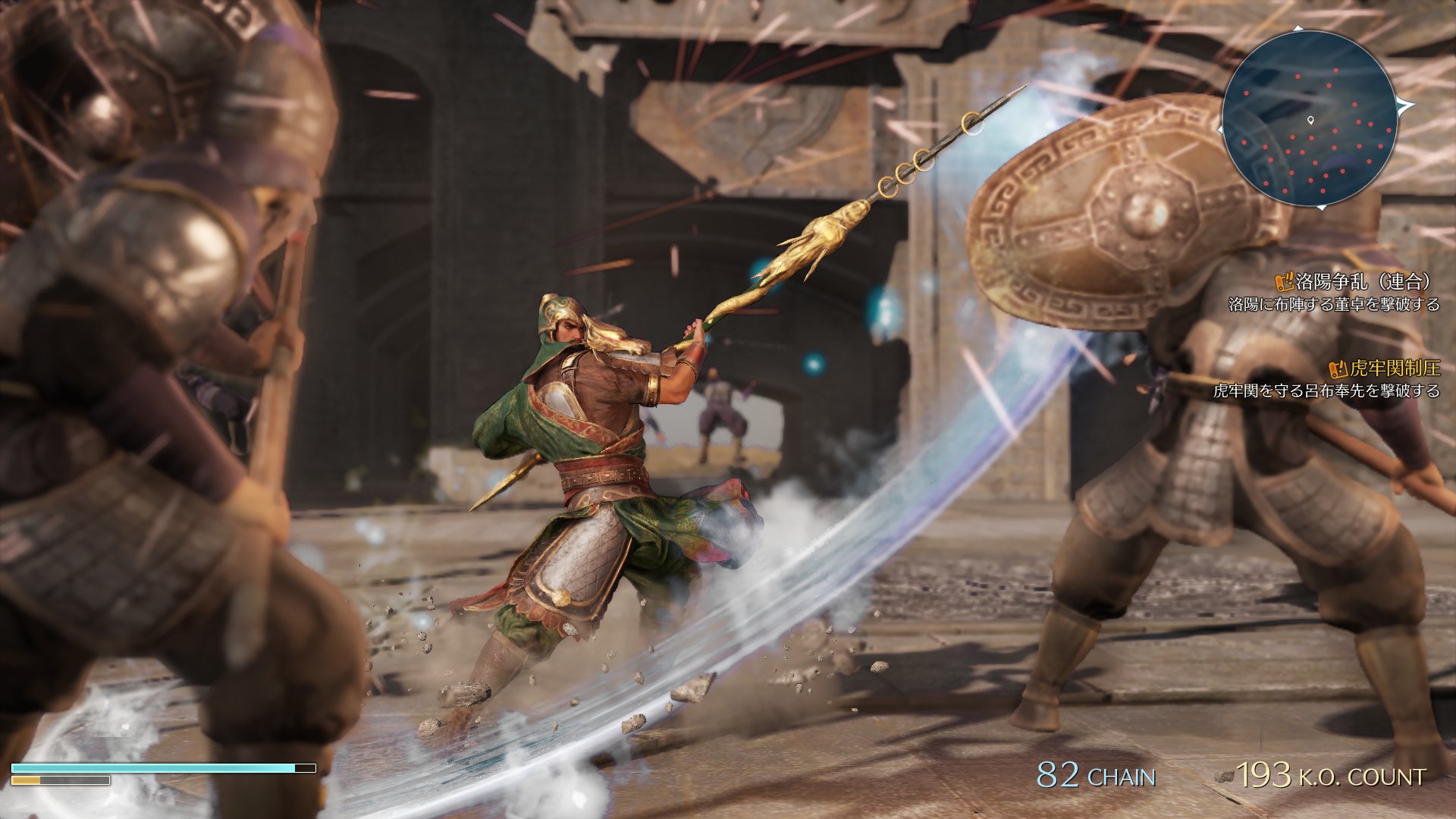The width and height of the screenshot is (1456, 819).
Task: Click the scroll icon beside 虎牢関制圧 objective
Action: (x=1338, y=370)
